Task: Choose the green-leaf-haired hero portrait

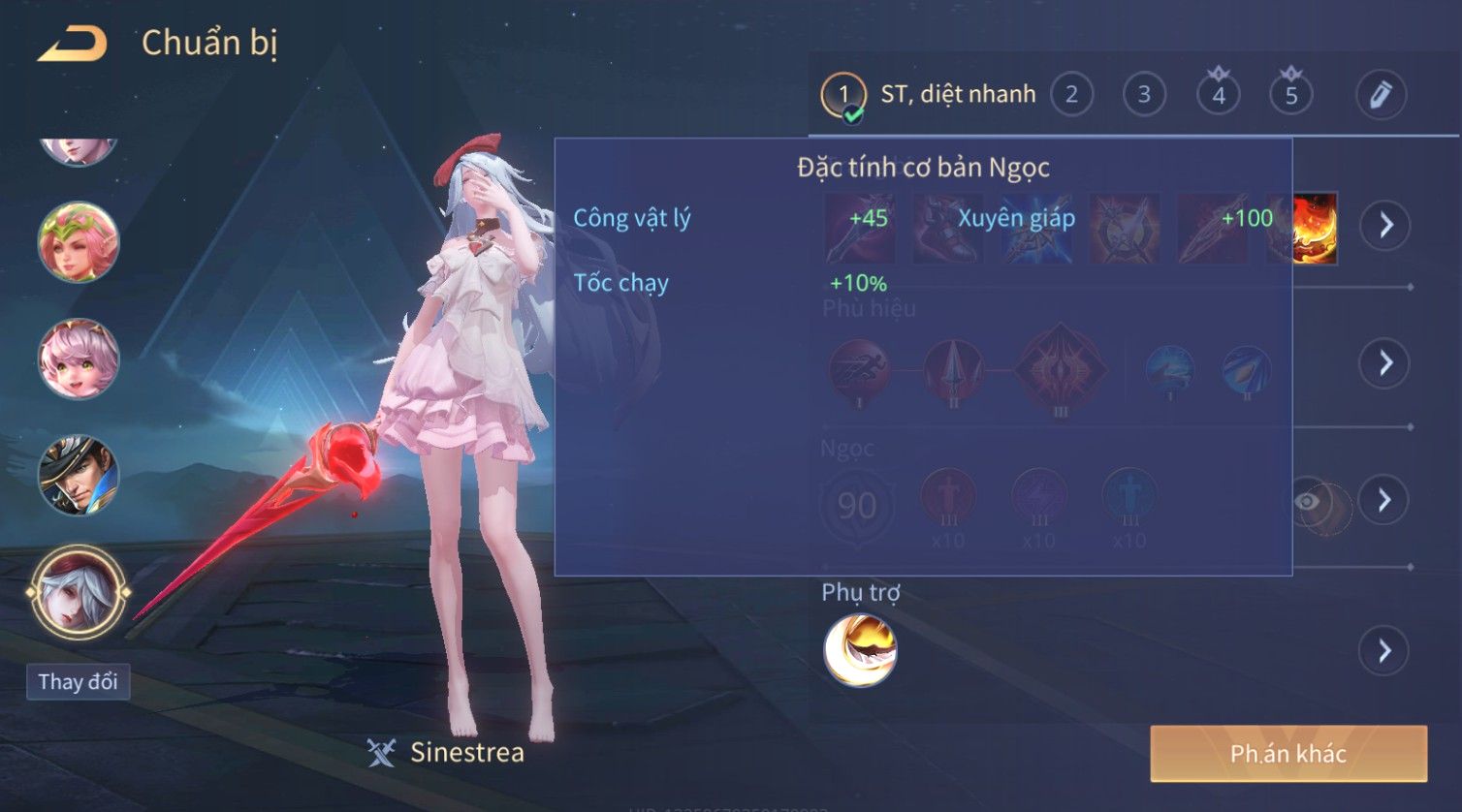Action: coord(79,242)
